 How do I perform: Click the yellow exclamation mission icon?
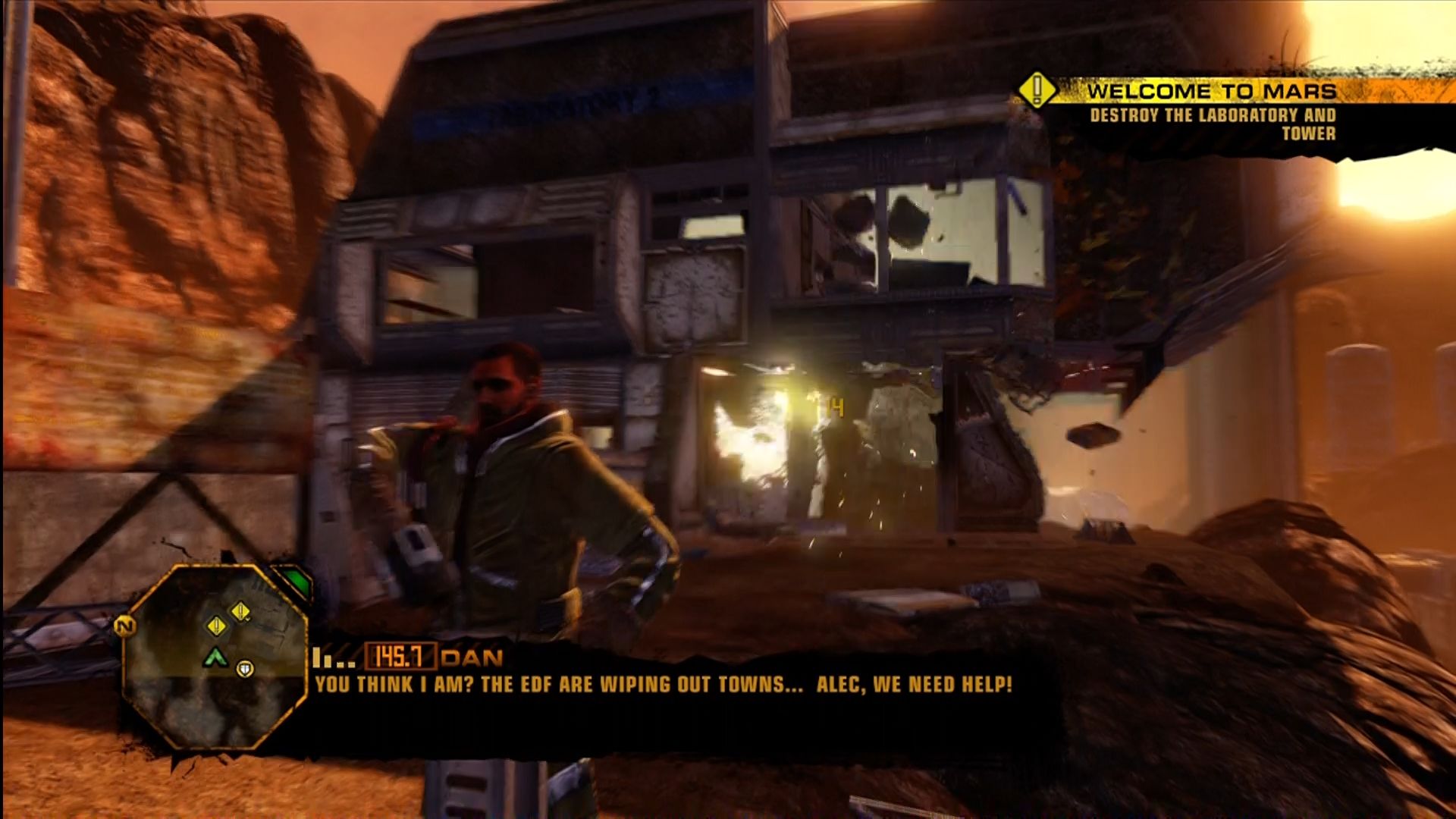coord(1037,90)
